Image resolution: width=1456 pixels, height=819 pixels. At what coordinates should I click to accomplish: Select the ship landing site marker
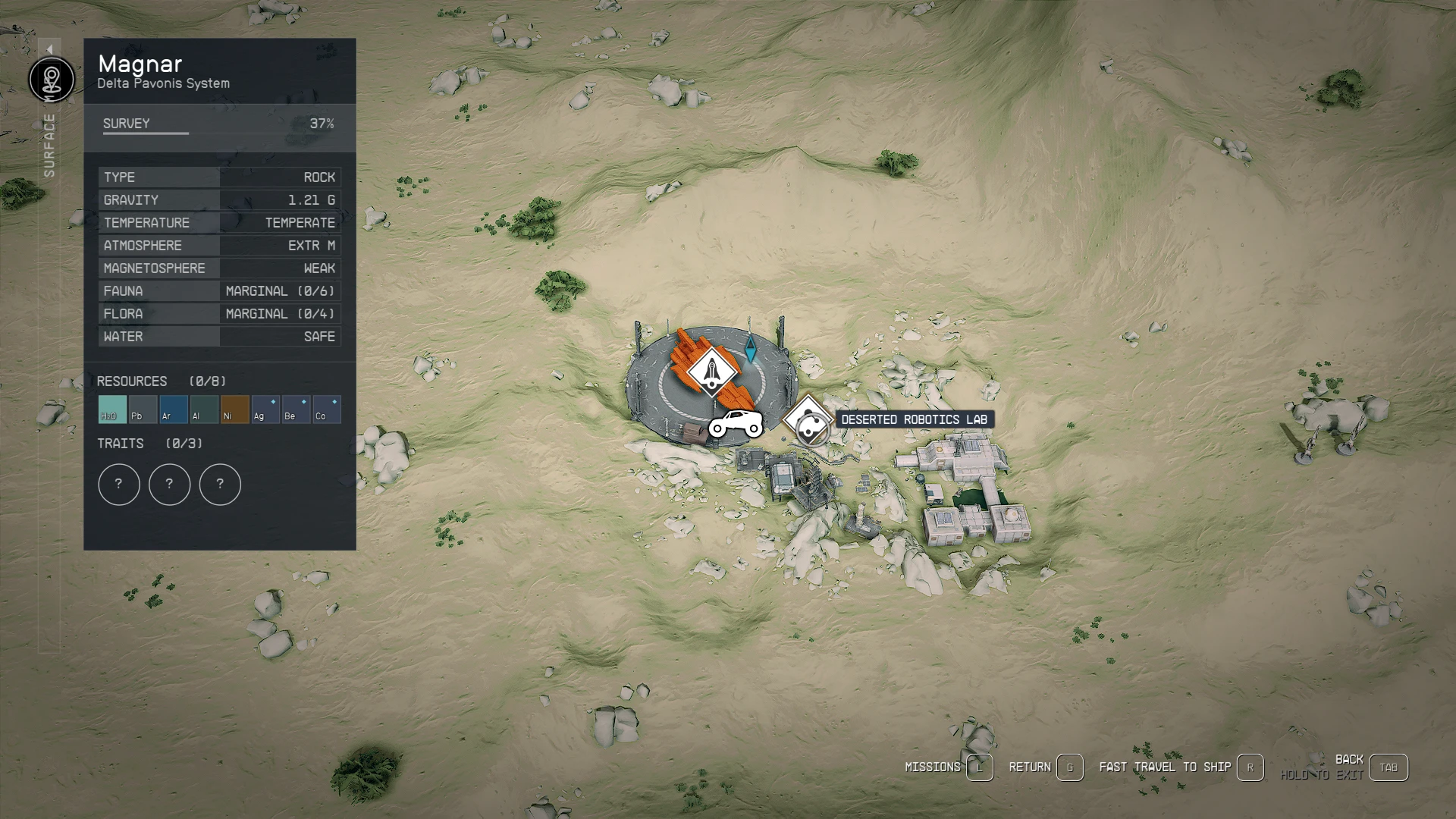pyautogui.click(x=711, y=372)
